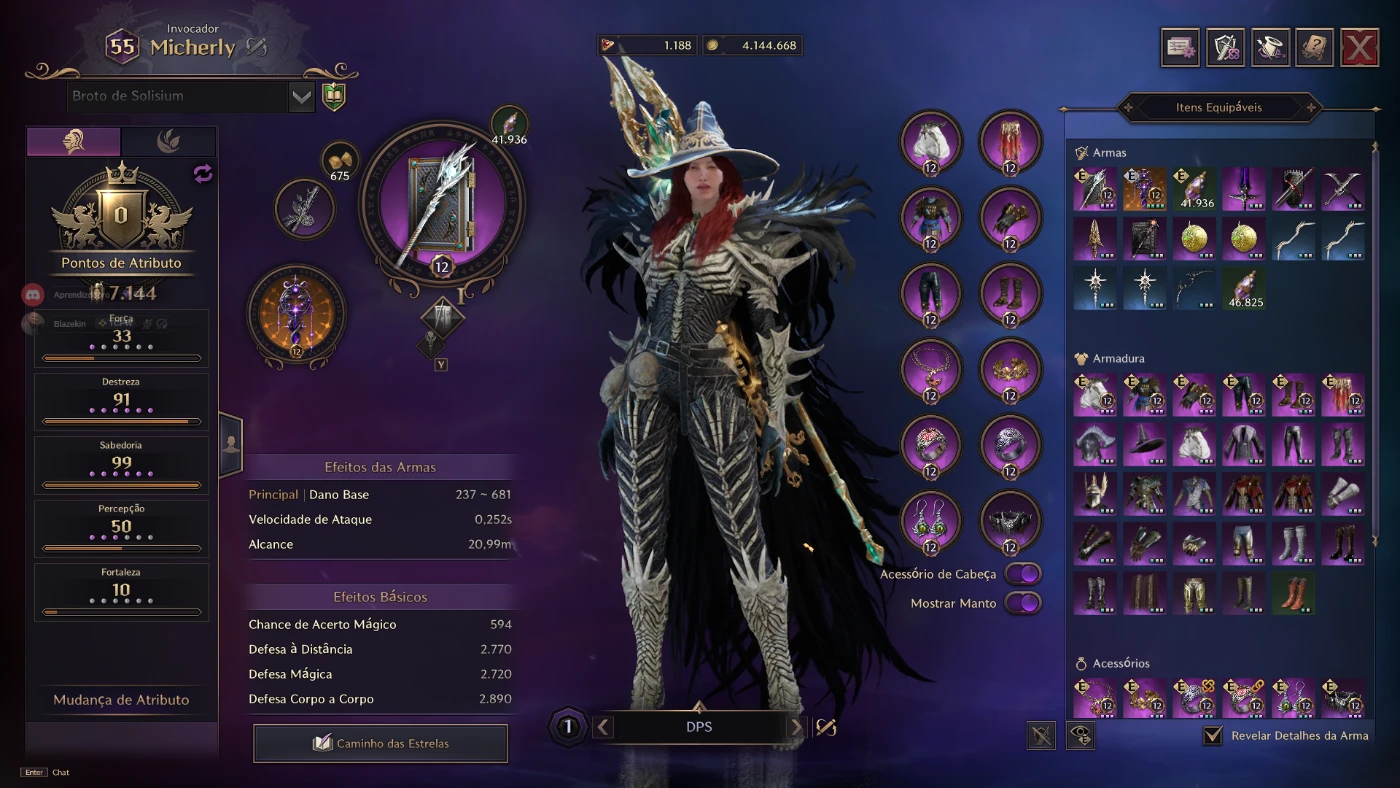Select the equipped green earrings slot
1400x788 pixels.
coord(931,521)
